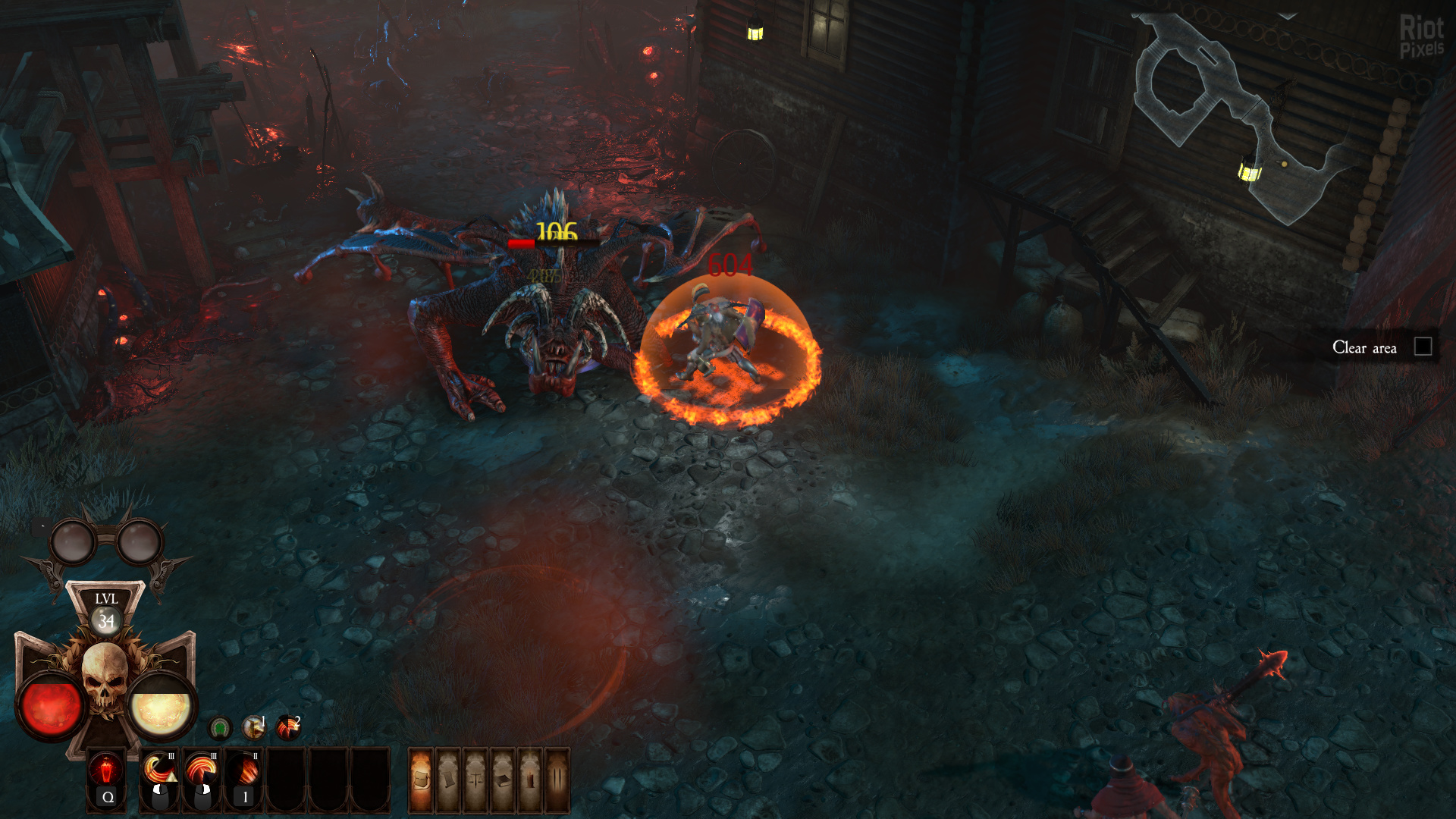The height and width of the screenshot is (819, 1456).
Task: Open the scroll menu button
Action: 449,780
